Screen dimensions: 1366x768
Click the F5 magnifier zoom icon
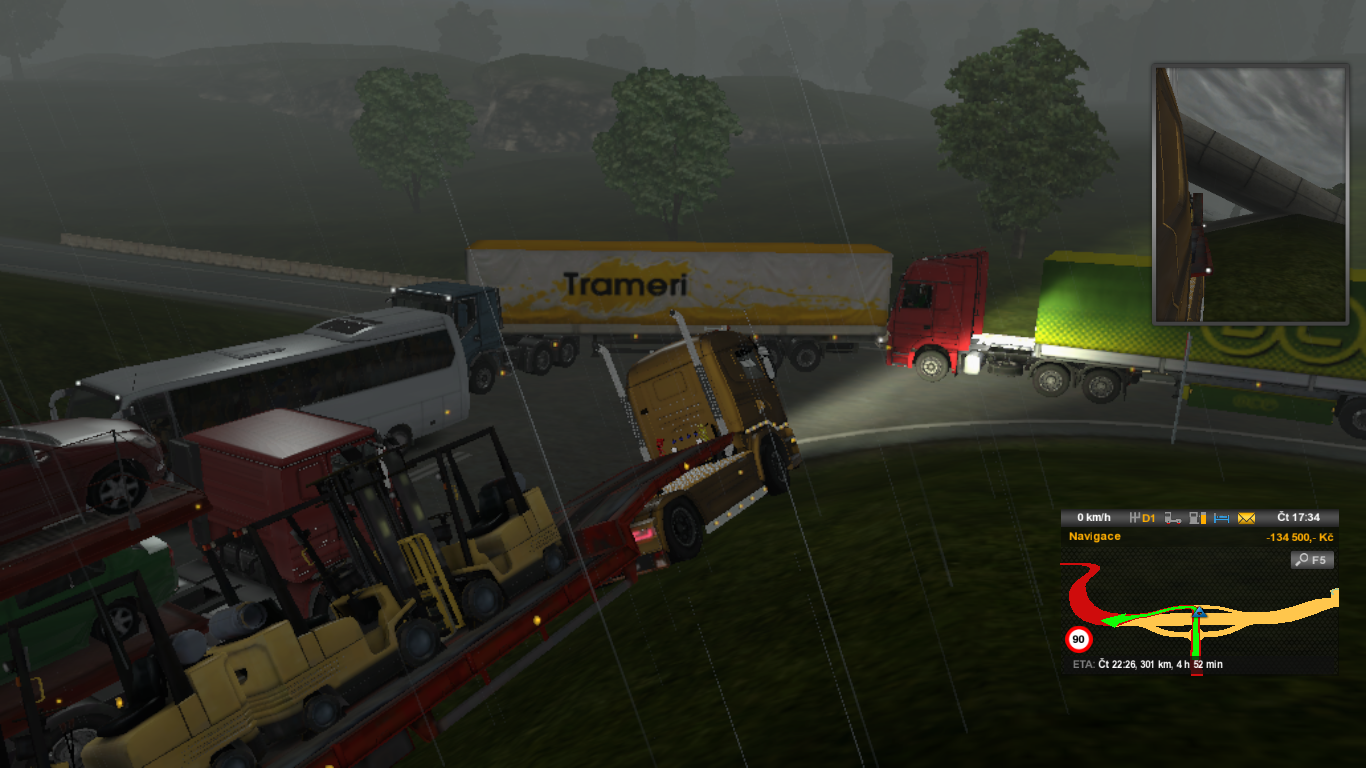1312,558
